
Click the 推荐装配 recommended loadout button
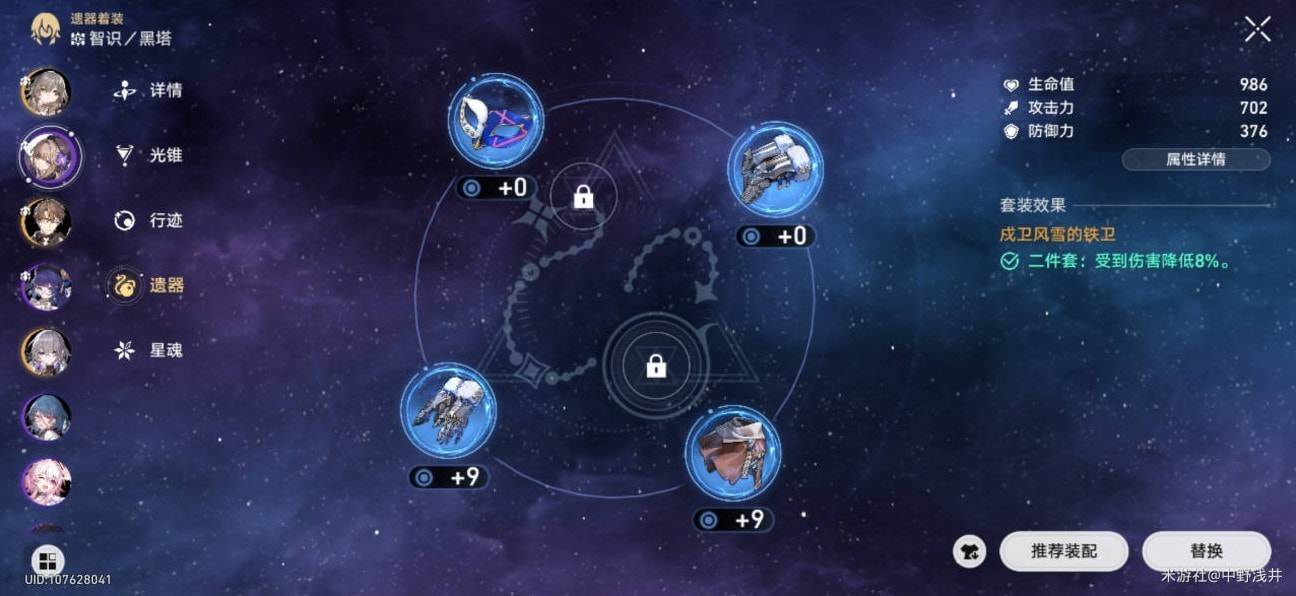(x=1064, y=551)
